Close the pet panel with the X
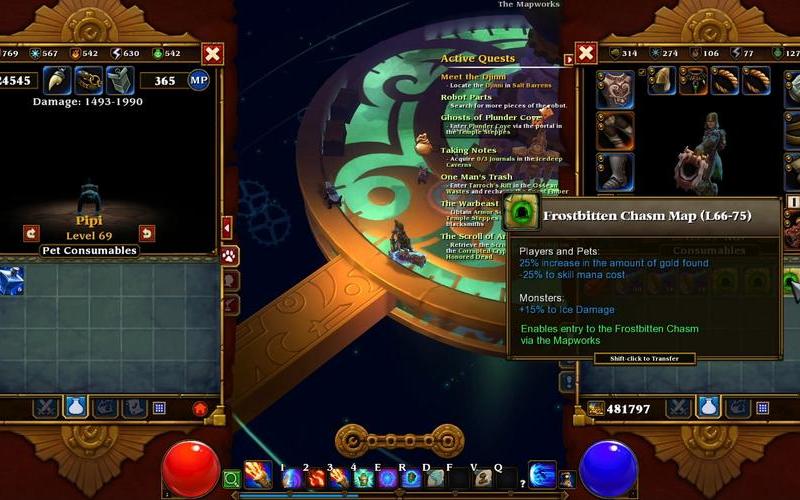The image size is (800, 500). coord(212,54)
